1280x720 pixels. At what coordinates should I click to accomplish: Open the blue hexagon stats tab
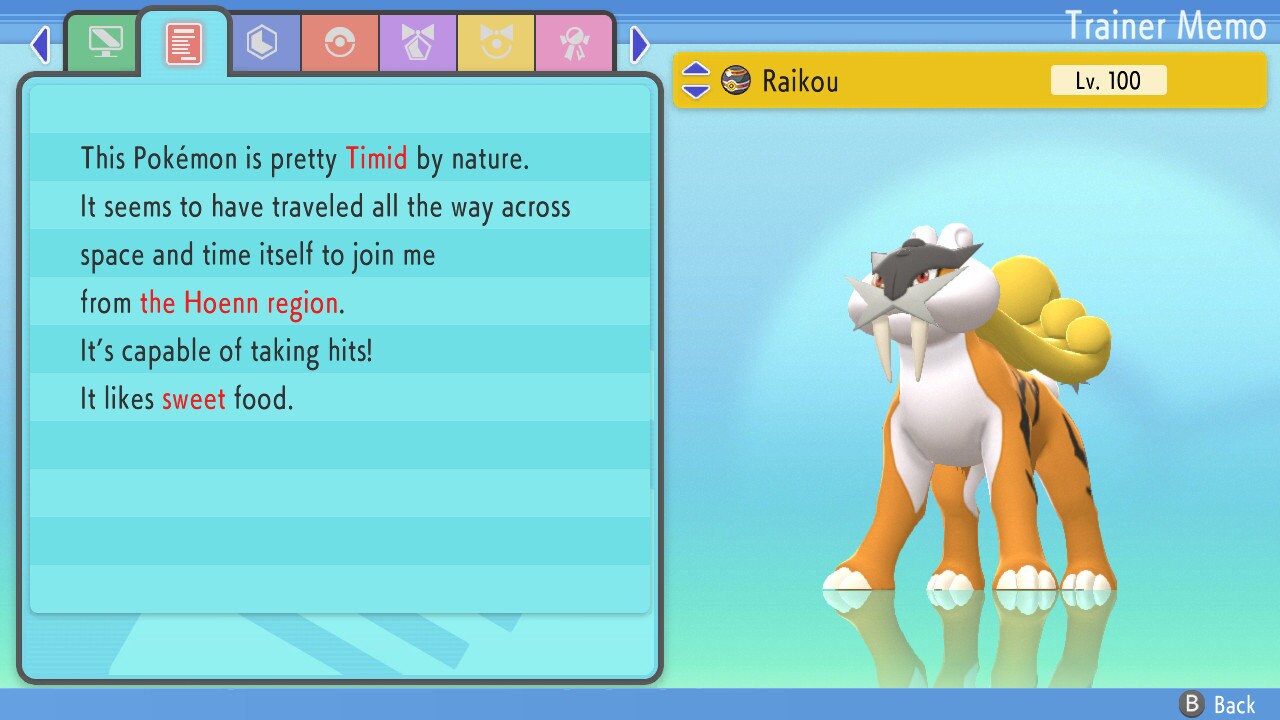coord(261,43)
